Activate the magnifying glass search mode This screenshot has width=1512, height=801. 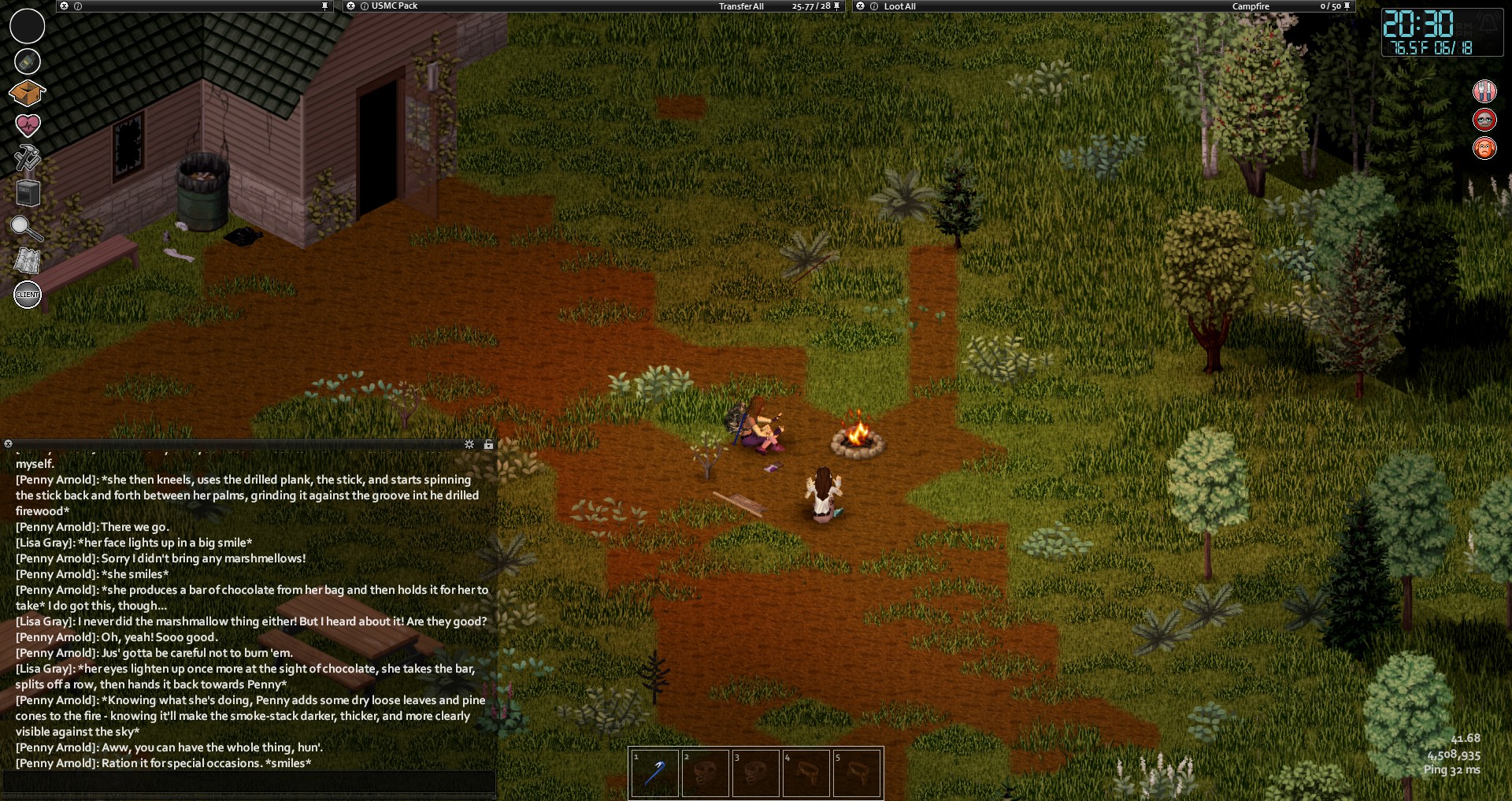(x=26, y=228)
